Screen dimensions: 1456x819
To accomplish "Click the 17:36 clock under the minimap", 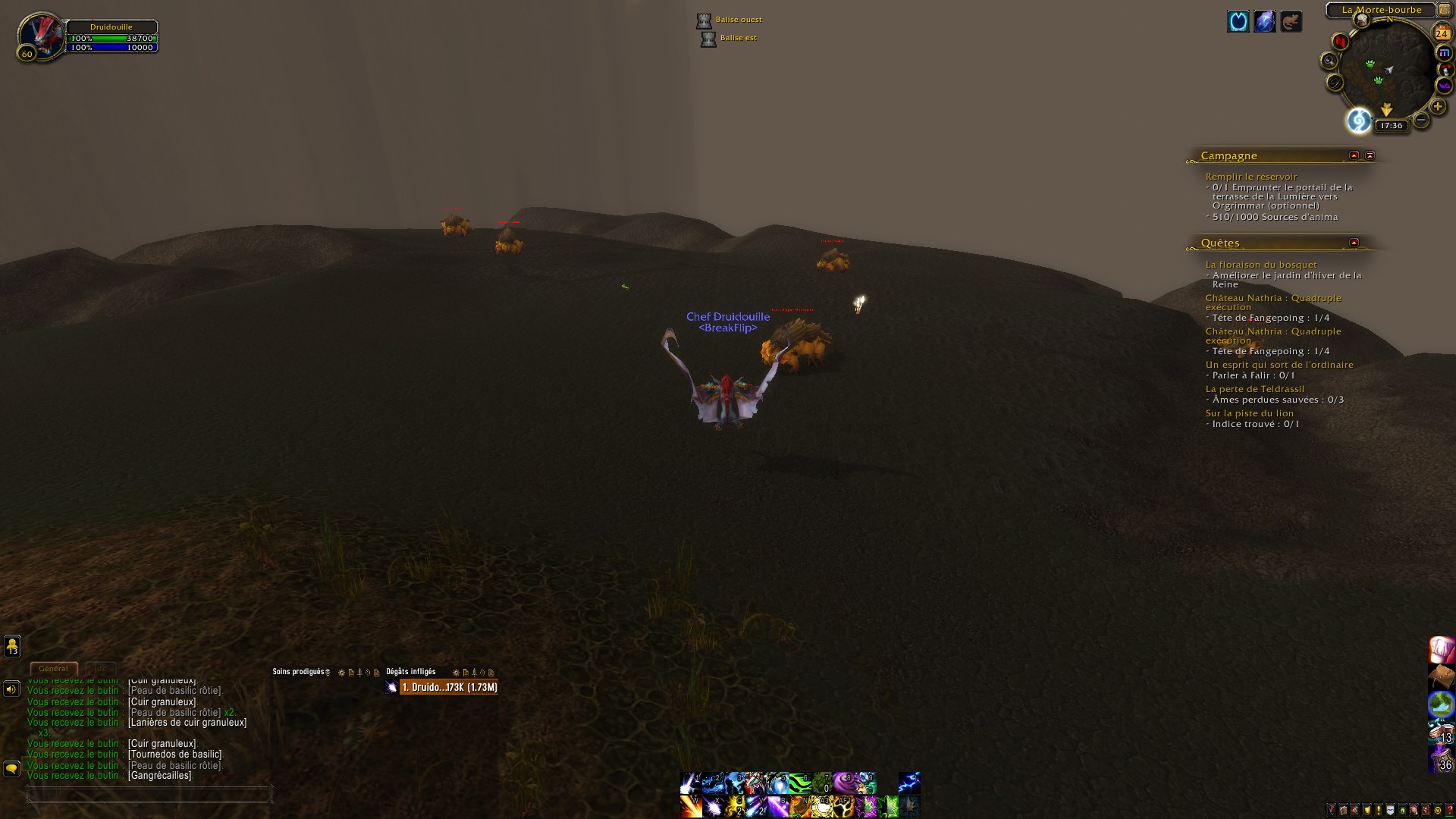I will tap(1392, 125).
